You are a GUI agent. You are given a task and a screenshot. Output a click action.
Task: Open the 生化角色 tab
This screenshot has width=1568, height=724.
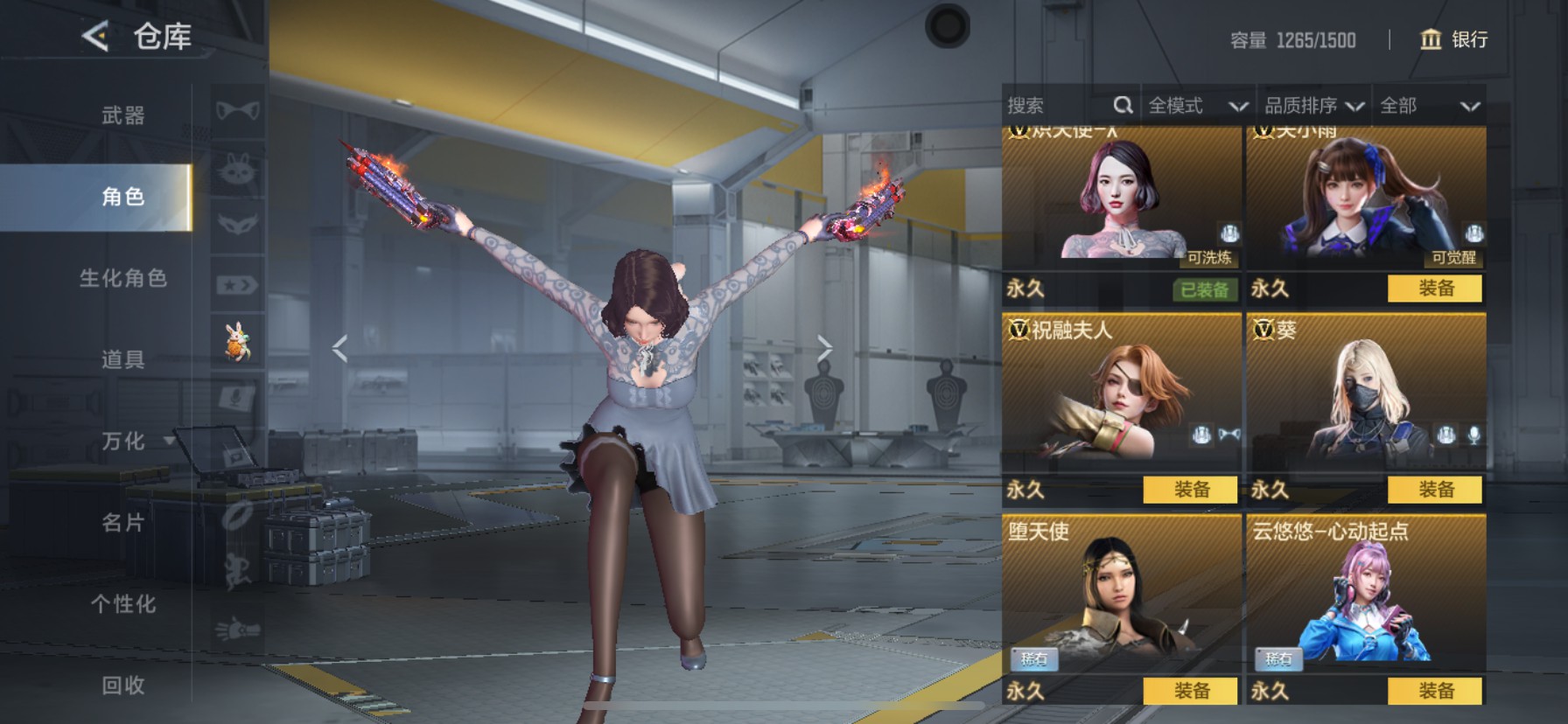(122, 278)
